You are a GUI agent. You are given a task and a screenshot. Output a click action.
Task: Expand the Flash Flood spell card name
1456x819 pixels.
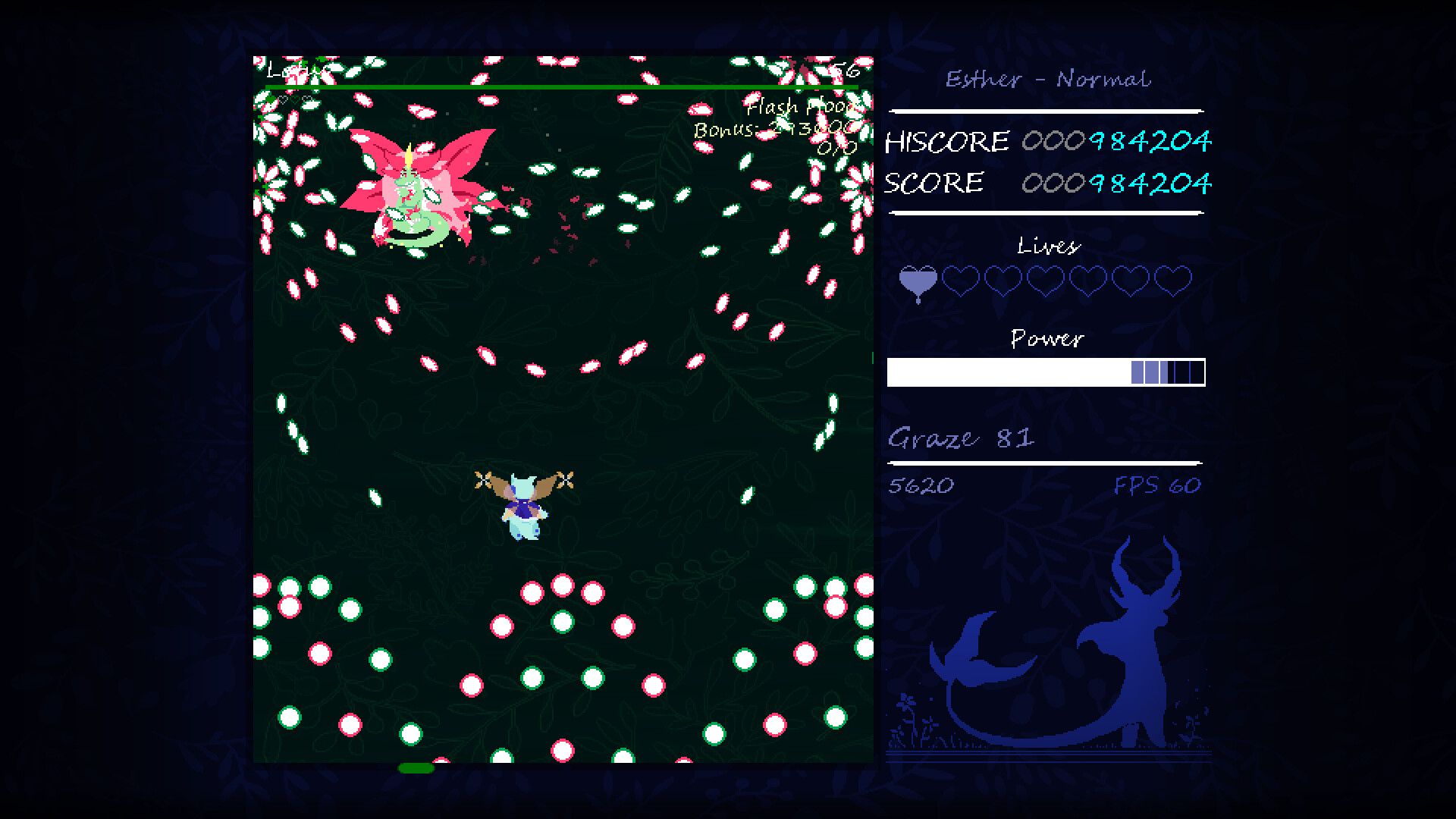click(802, 108)
